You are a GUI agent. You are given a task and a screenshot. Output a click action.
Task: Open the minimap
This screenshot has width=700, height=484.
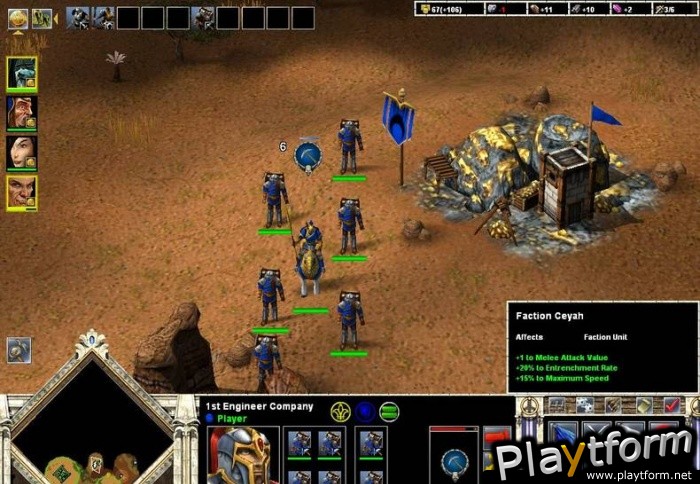click(92, 432)
